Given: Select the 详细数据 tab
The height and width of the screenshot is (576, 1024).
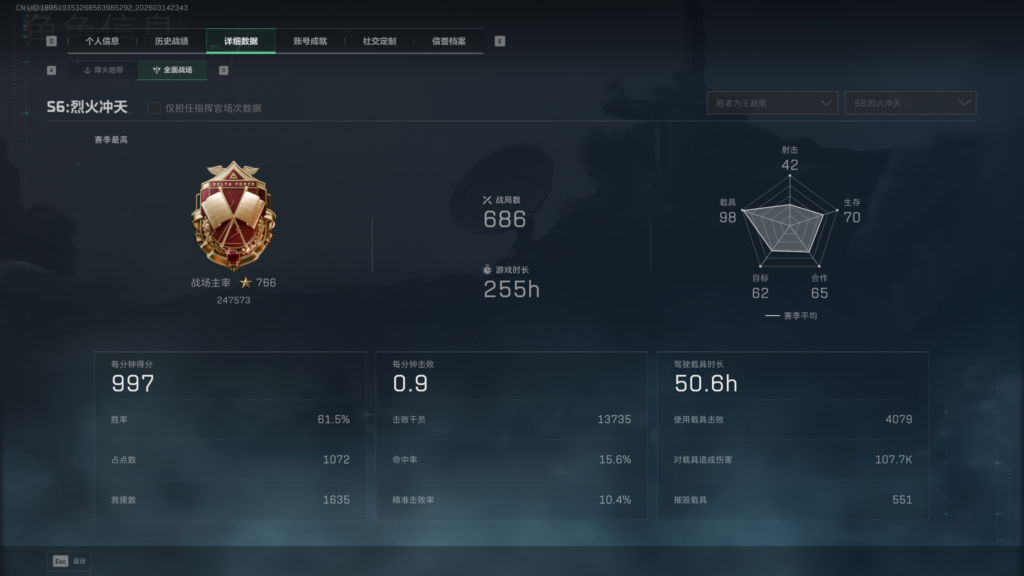Looking at the screenshot, I should [x=241, y=41].
